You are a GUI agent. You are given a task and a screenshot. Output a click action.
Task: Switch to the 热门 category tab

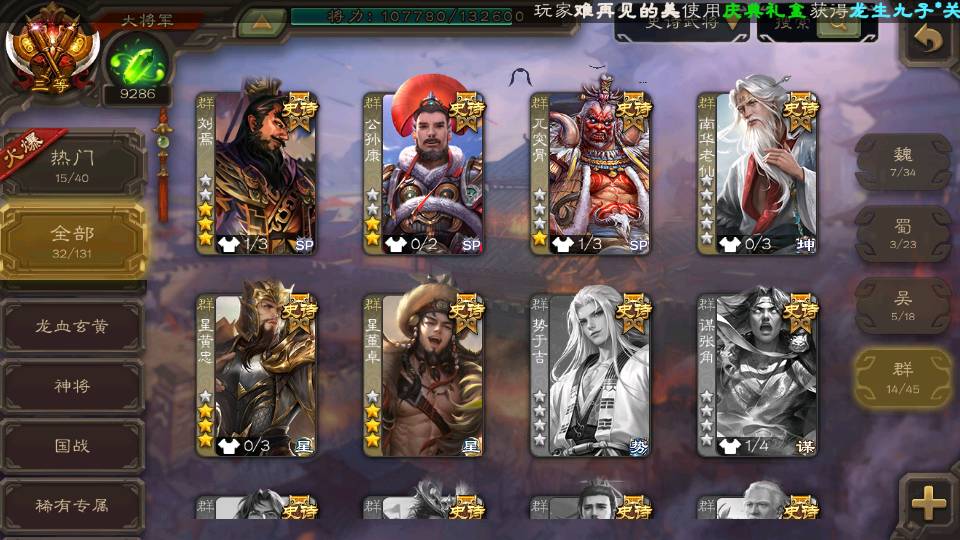(72, 164)
